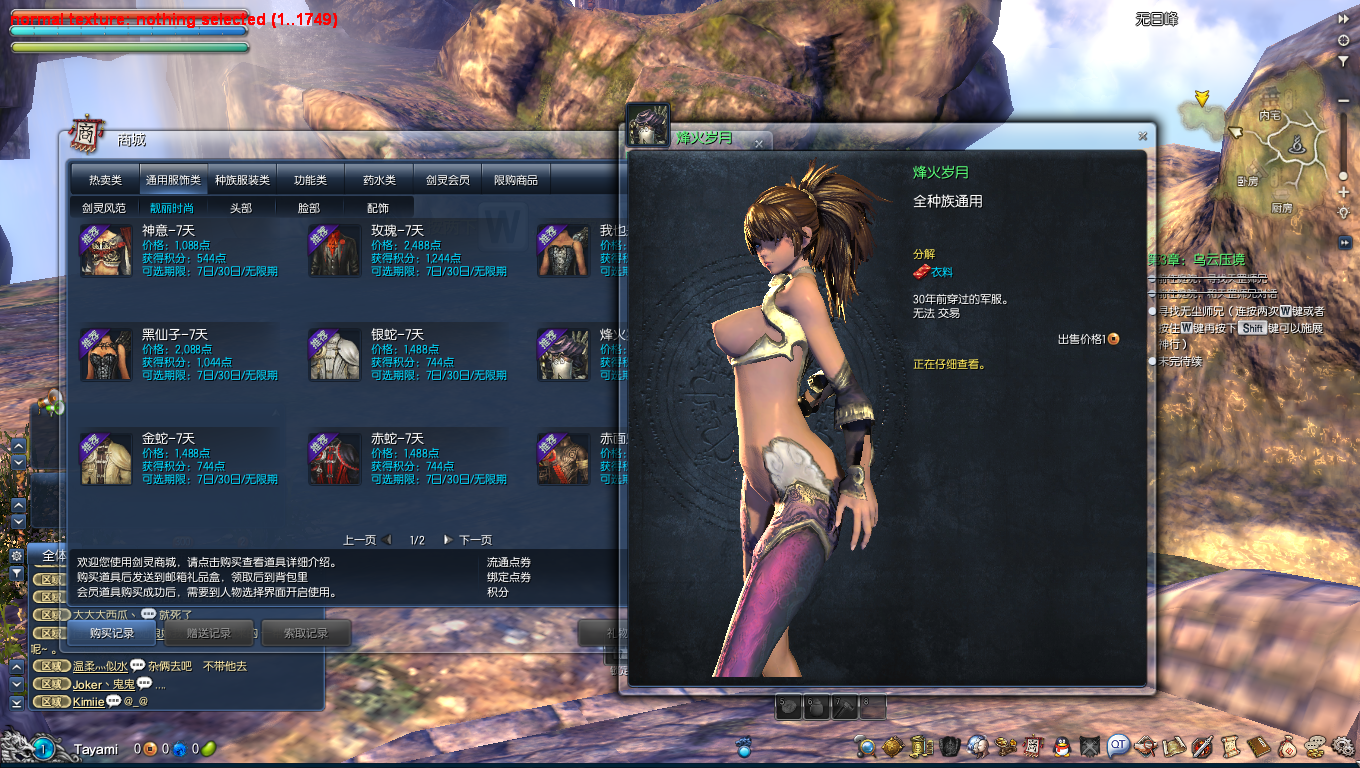
Task: Choose the 剑灵风范 subcategory
Action: (104, 208)
